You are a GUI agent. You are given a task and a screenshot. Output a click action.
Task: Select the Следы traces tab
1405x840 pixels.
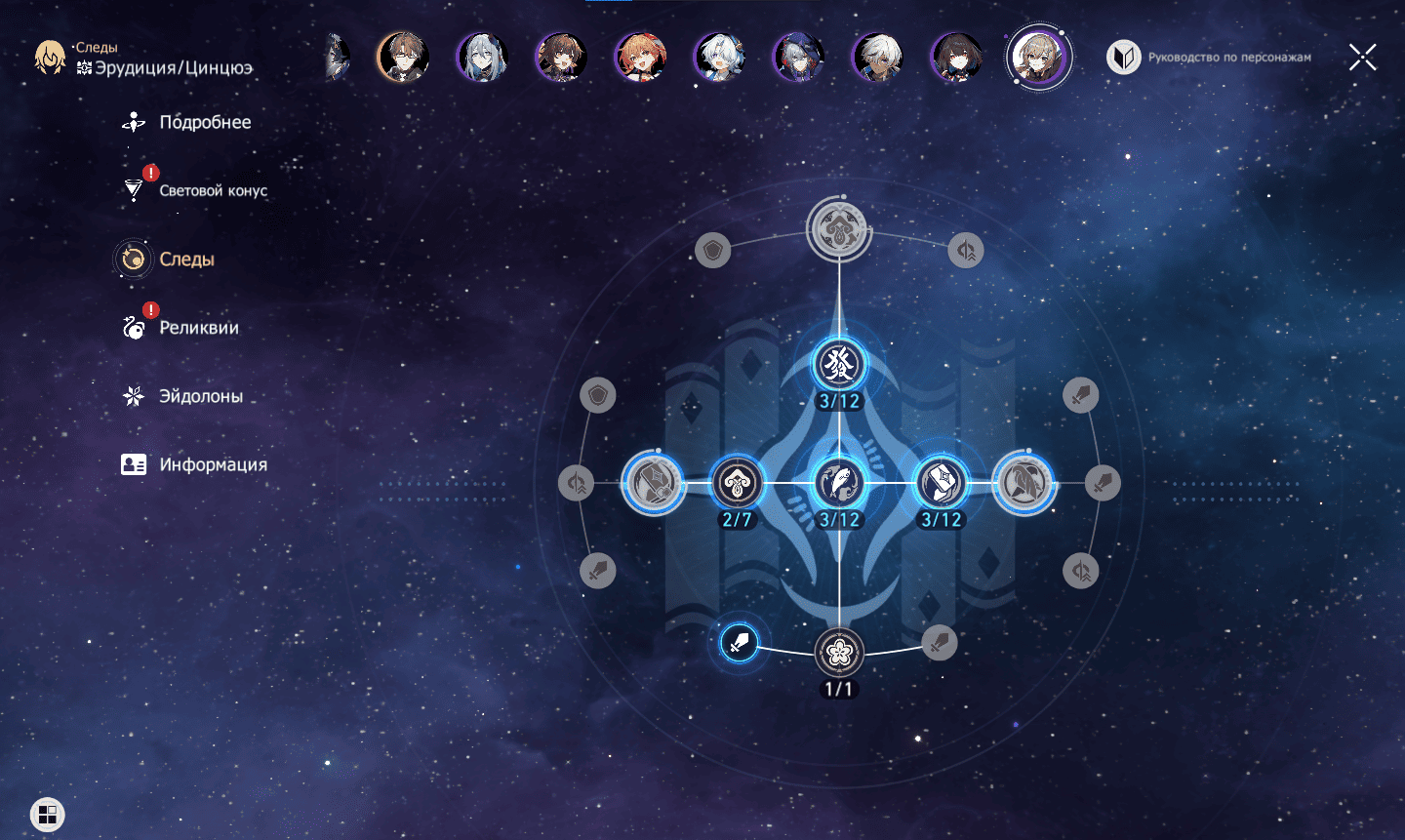pos(185,260)
